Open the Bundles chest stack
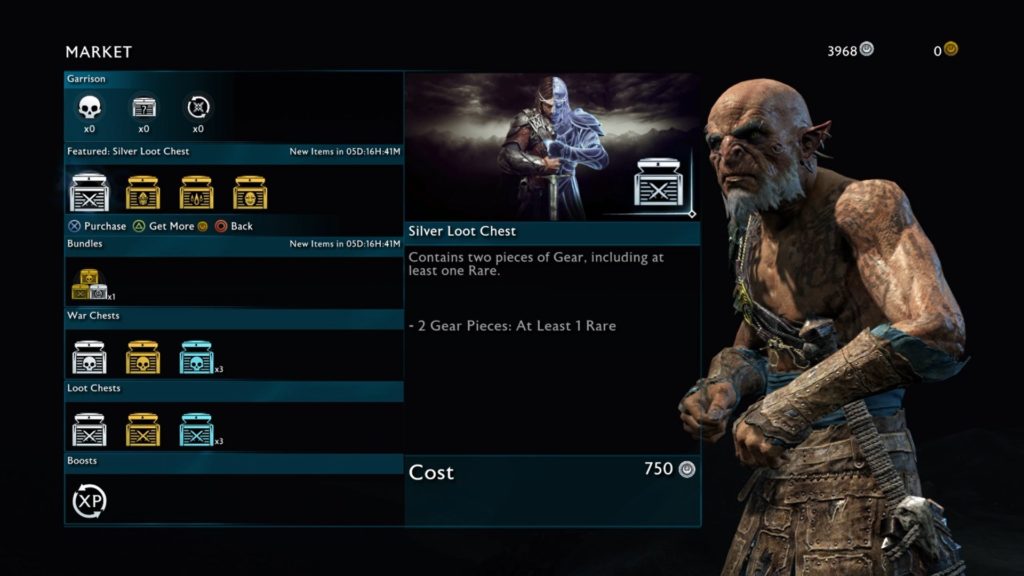This screenshot has width=1024, height=576. (89, 284)
